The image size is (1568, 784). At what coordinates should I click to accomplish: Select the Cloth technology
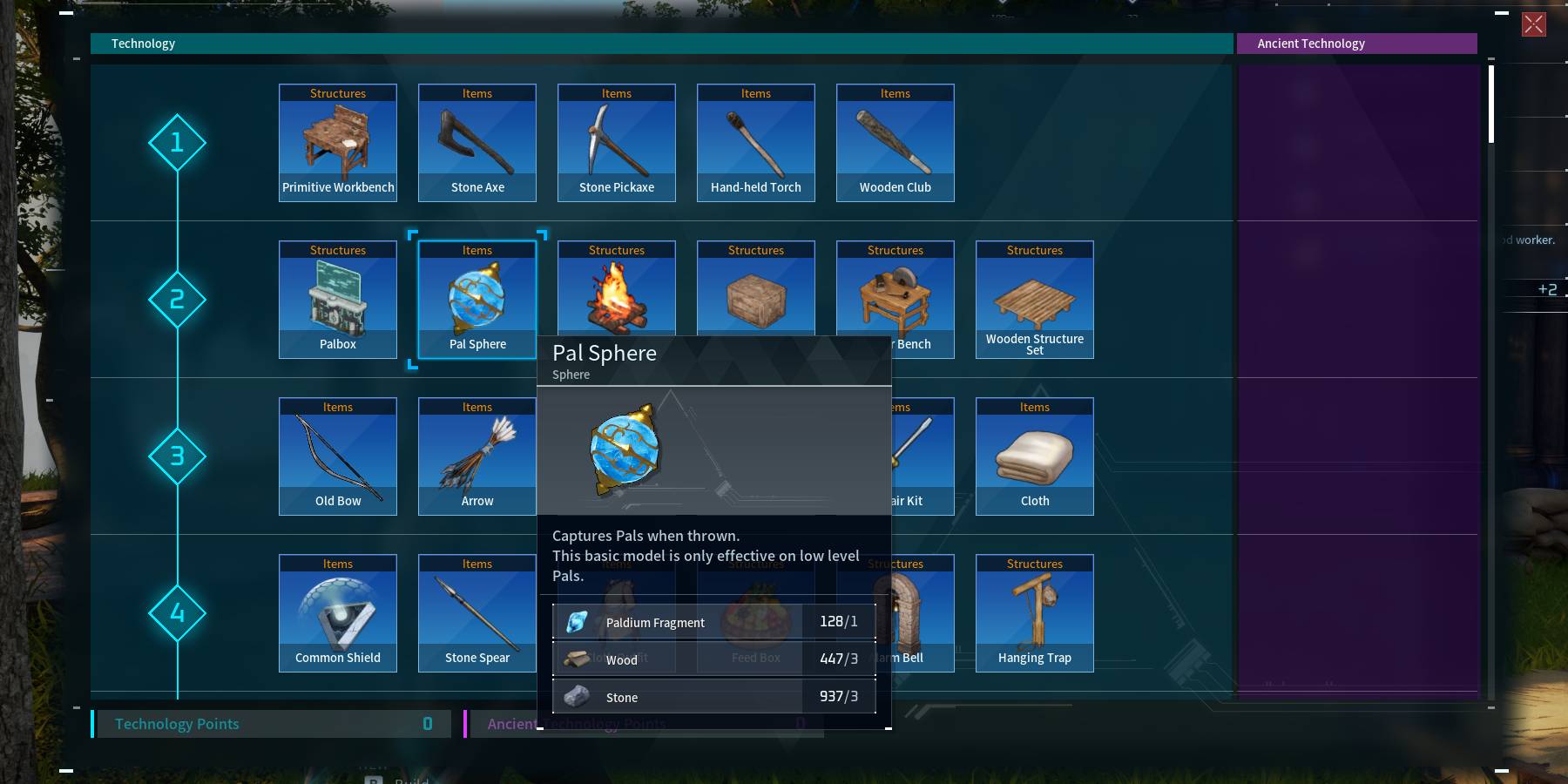1034,456
